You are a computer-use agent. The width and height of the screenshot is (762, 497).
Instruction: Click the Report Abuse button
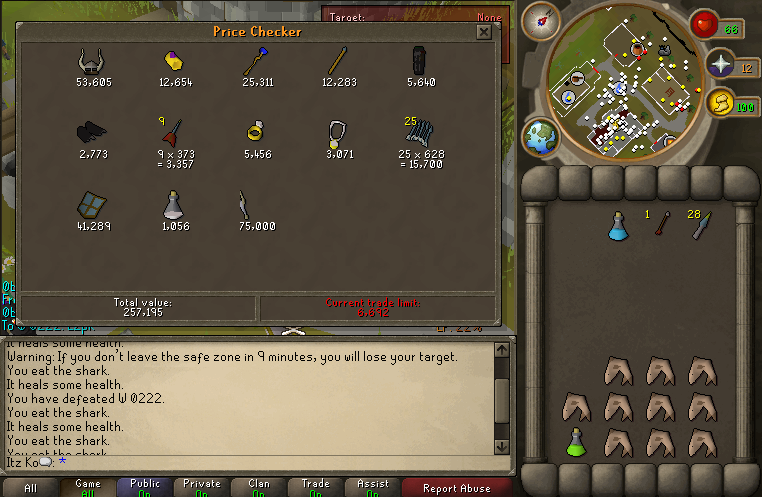[457, 488]
